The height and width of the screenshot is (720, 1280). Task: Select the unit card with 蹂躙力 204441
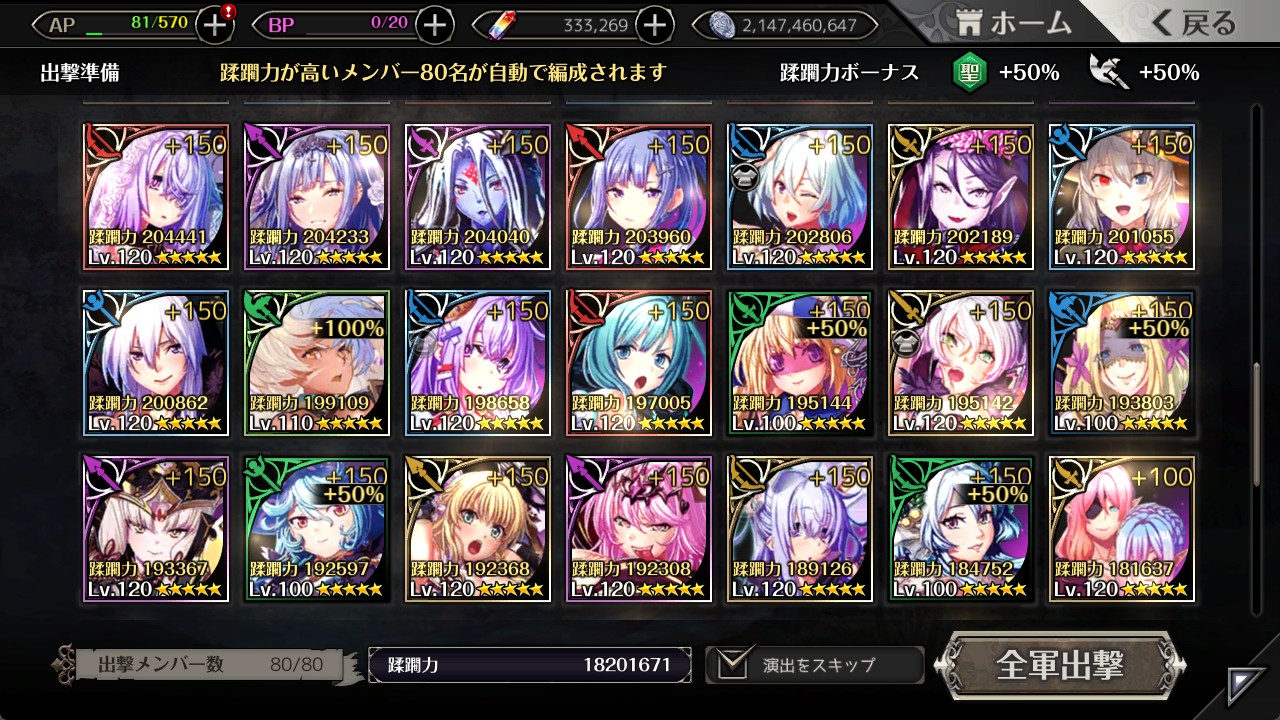156,197
